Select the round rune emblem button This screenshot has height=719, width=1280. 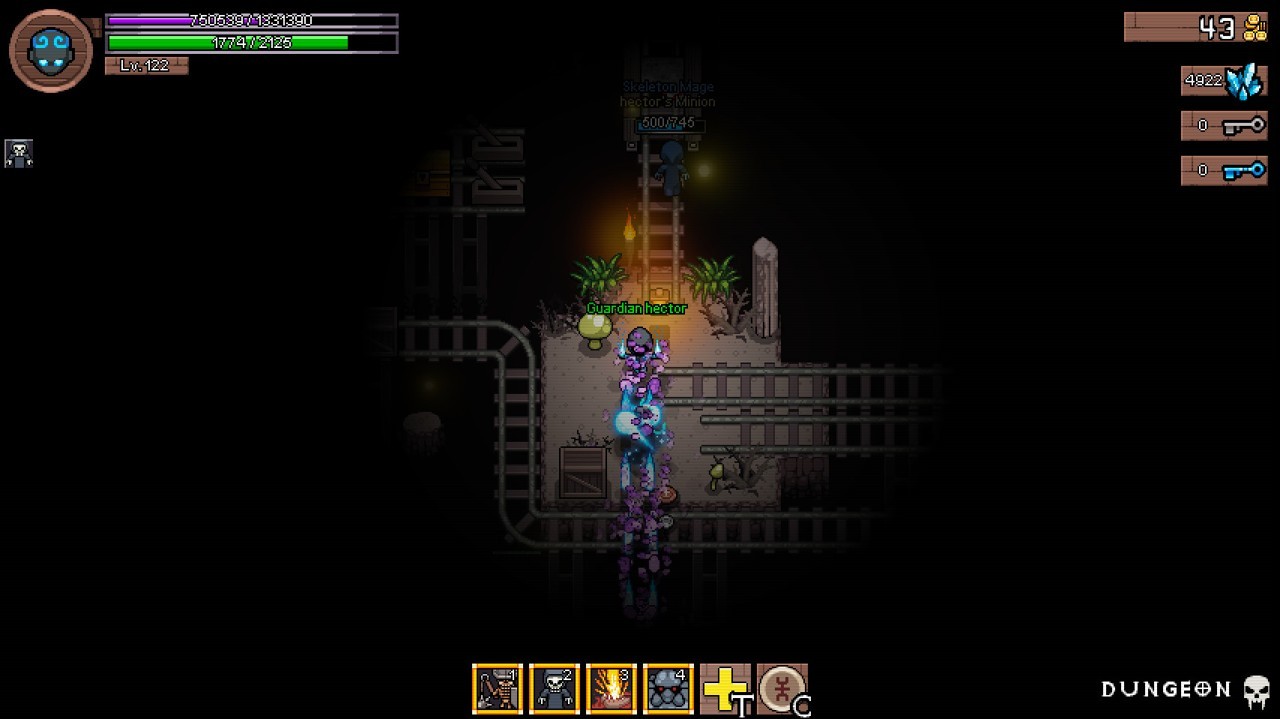click(782, 689)
